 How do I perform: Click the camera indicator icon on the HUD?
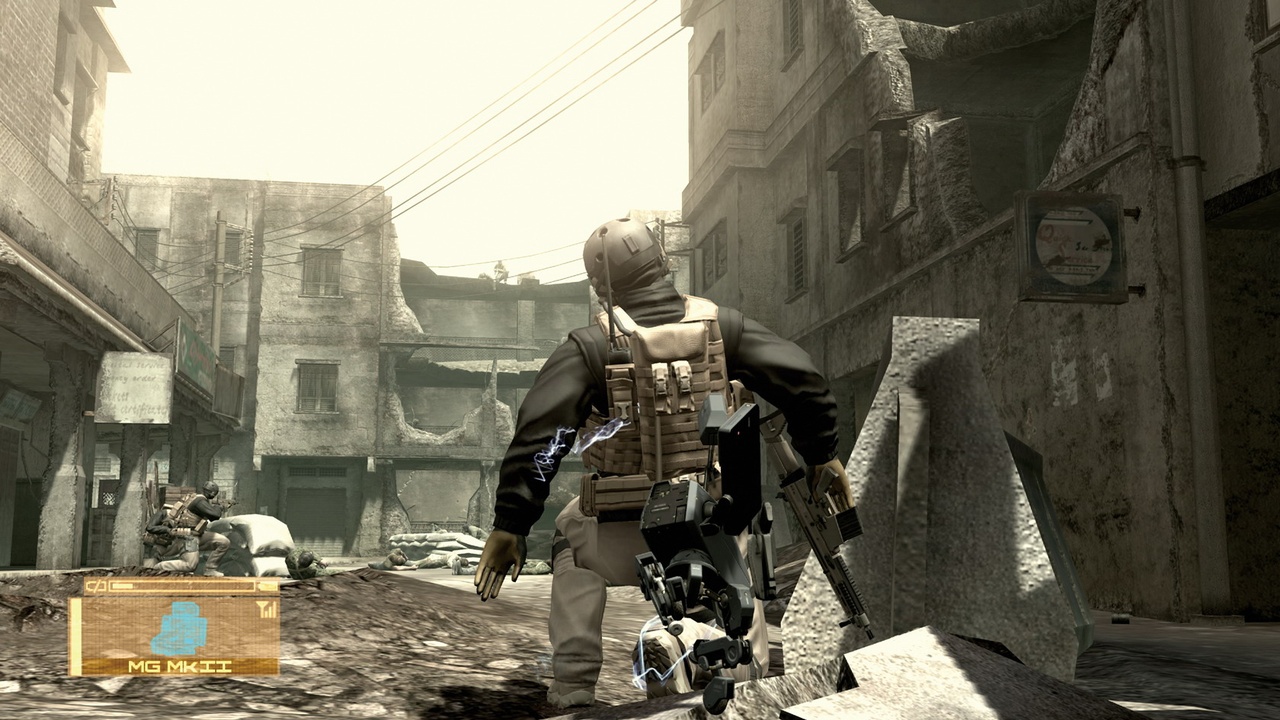click(x=95, y=585)
